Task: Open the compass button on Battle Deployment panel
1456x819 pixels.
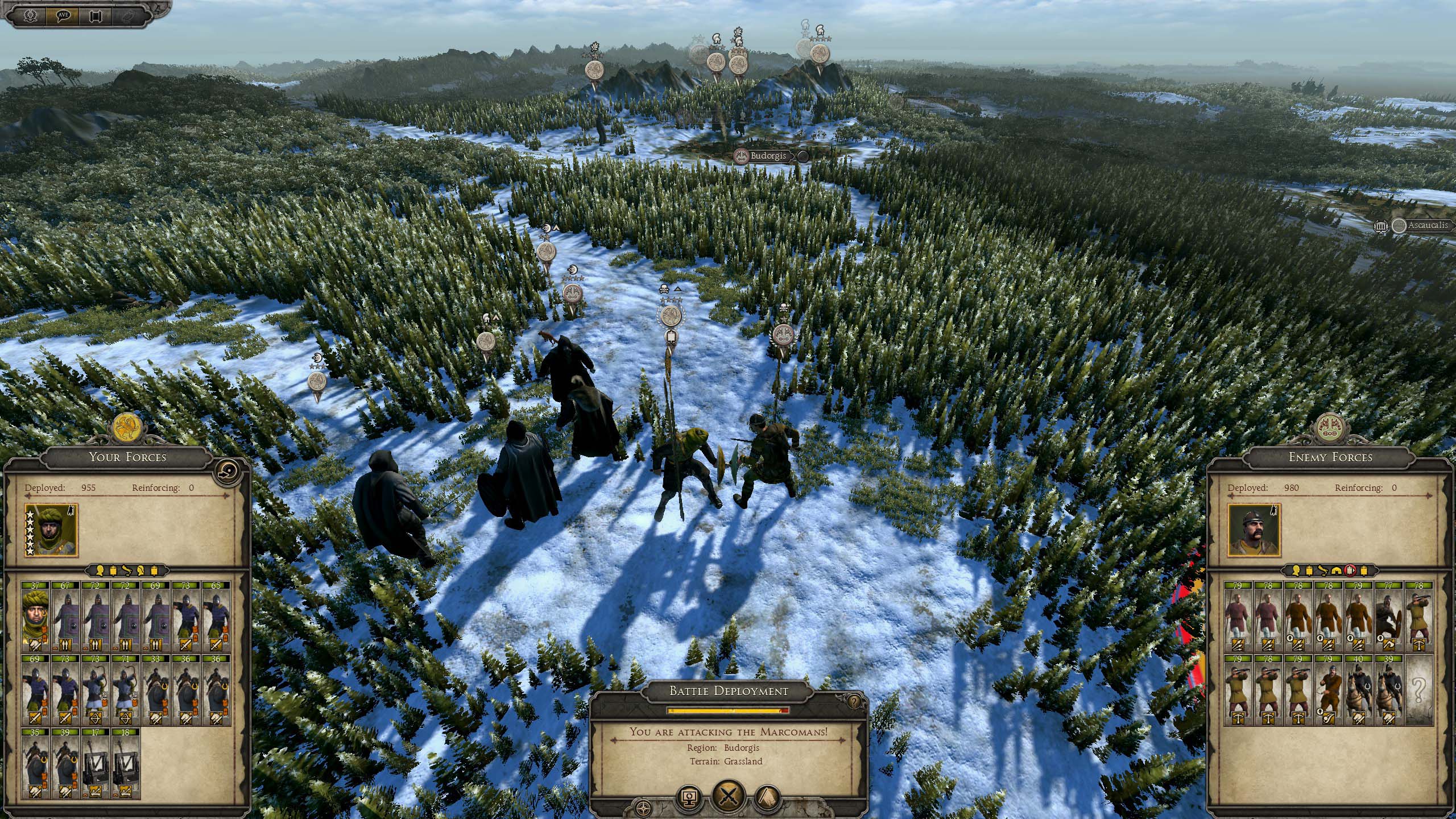Action: 643,808
